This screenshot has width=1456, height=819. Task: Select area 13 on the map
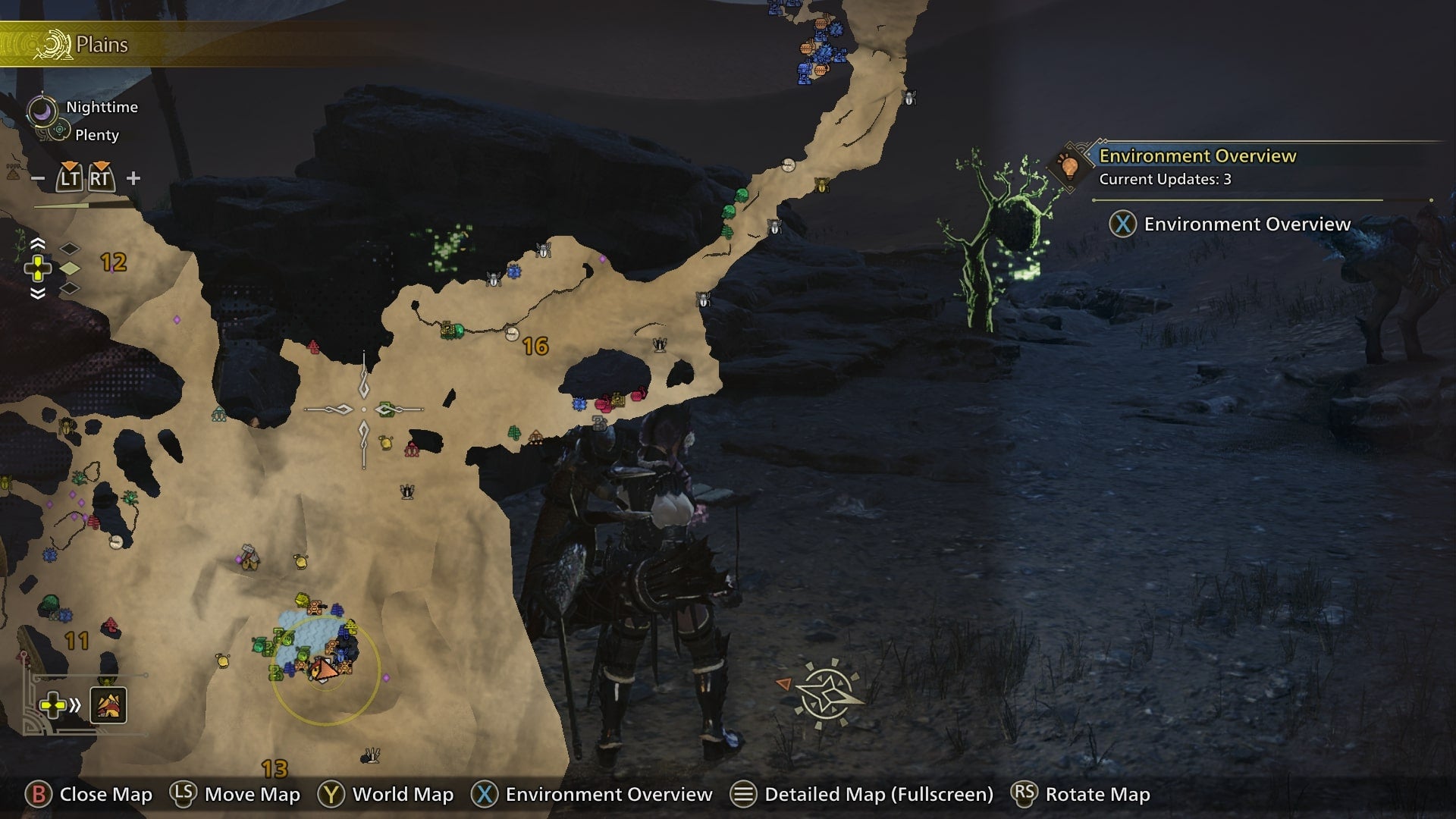274,768
